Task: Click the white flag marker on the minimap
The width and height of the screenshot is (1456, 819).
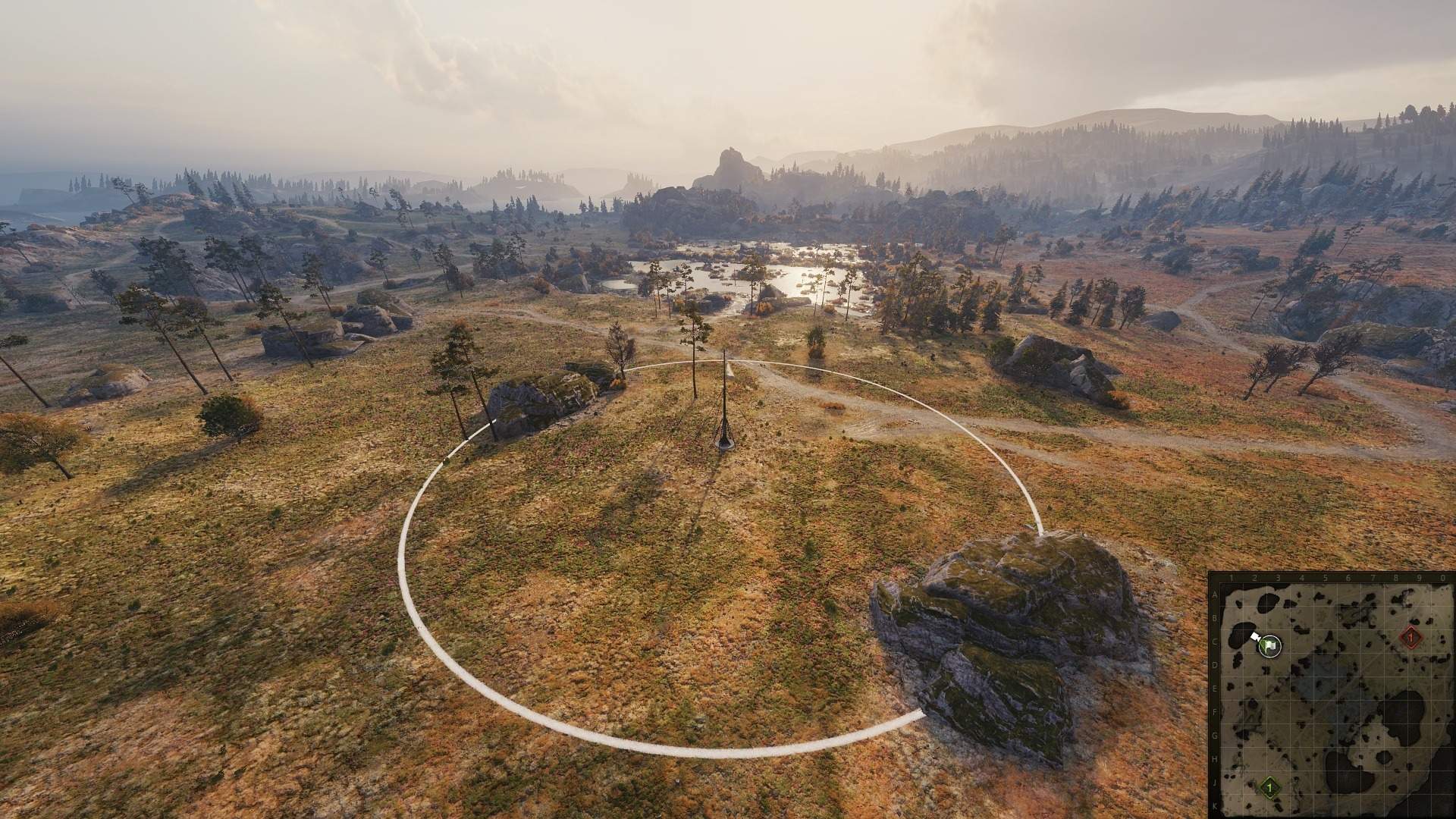Action: pyautogui.click(x=1270, y=645)
